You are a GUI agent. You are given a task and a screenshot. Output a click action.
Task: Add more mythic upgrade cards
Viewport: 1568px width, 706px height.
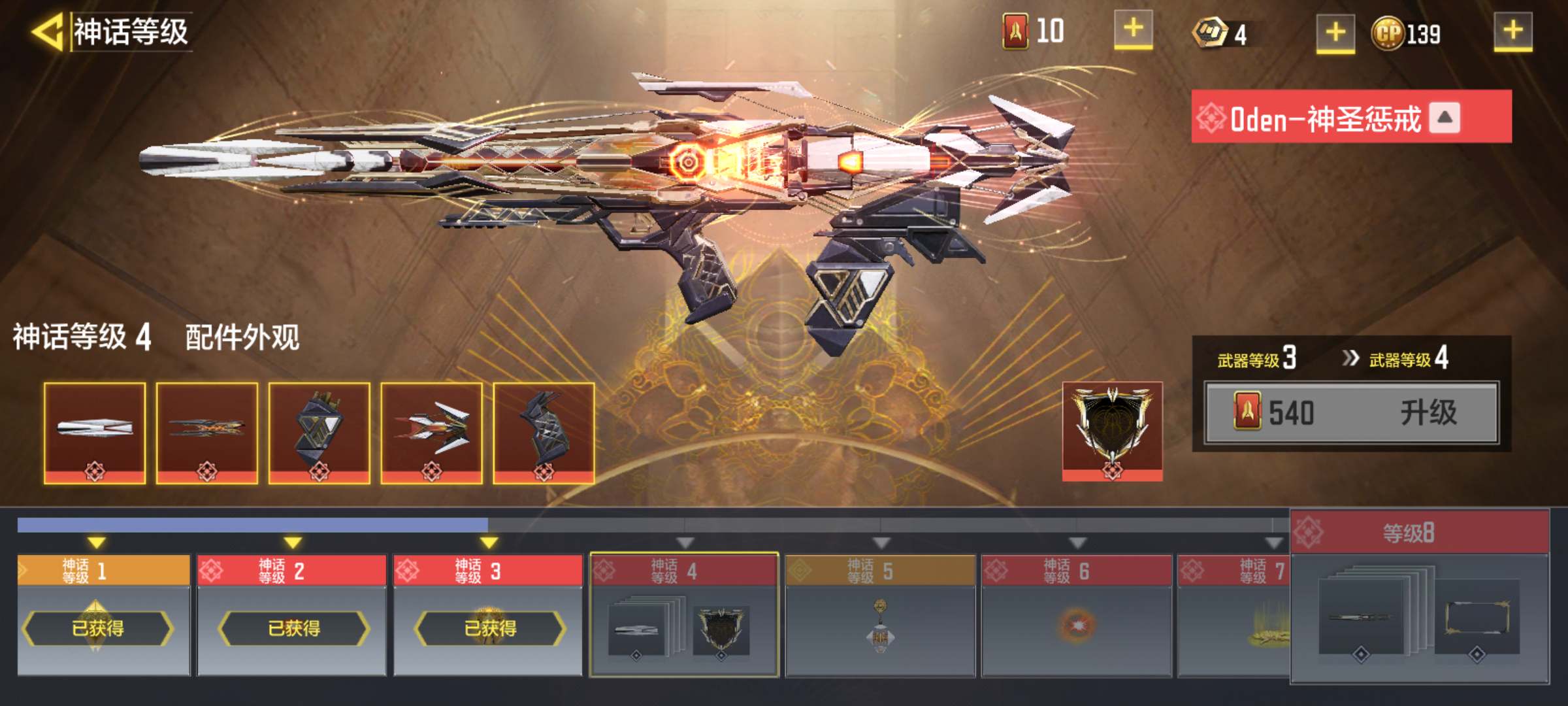[x=1133, y=30]
